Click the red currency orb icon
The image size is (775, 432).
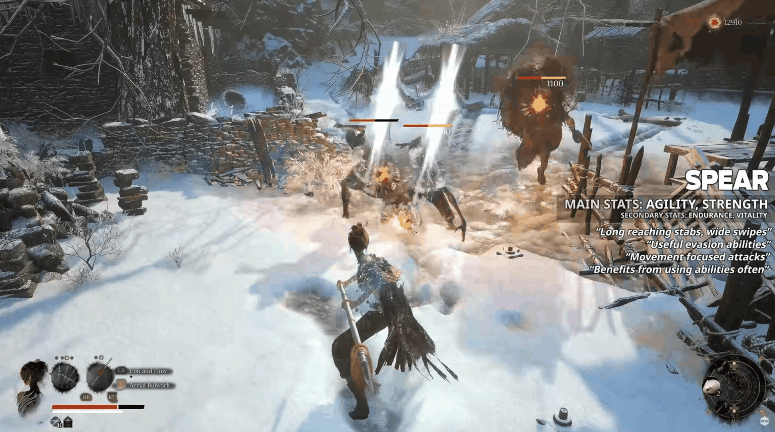pos(713,21)
